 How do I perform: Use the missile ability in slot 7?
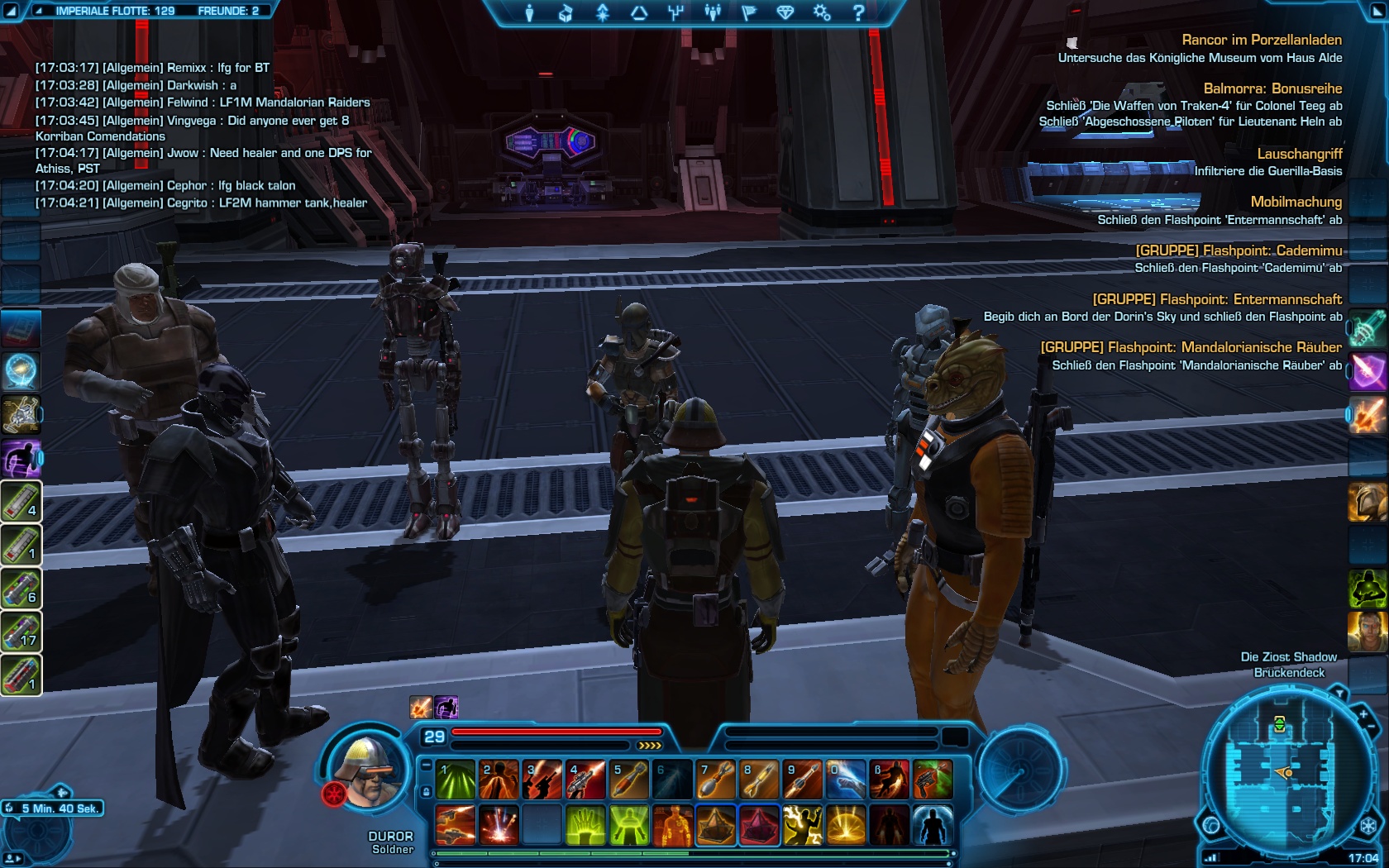click(x=715, y=780)
